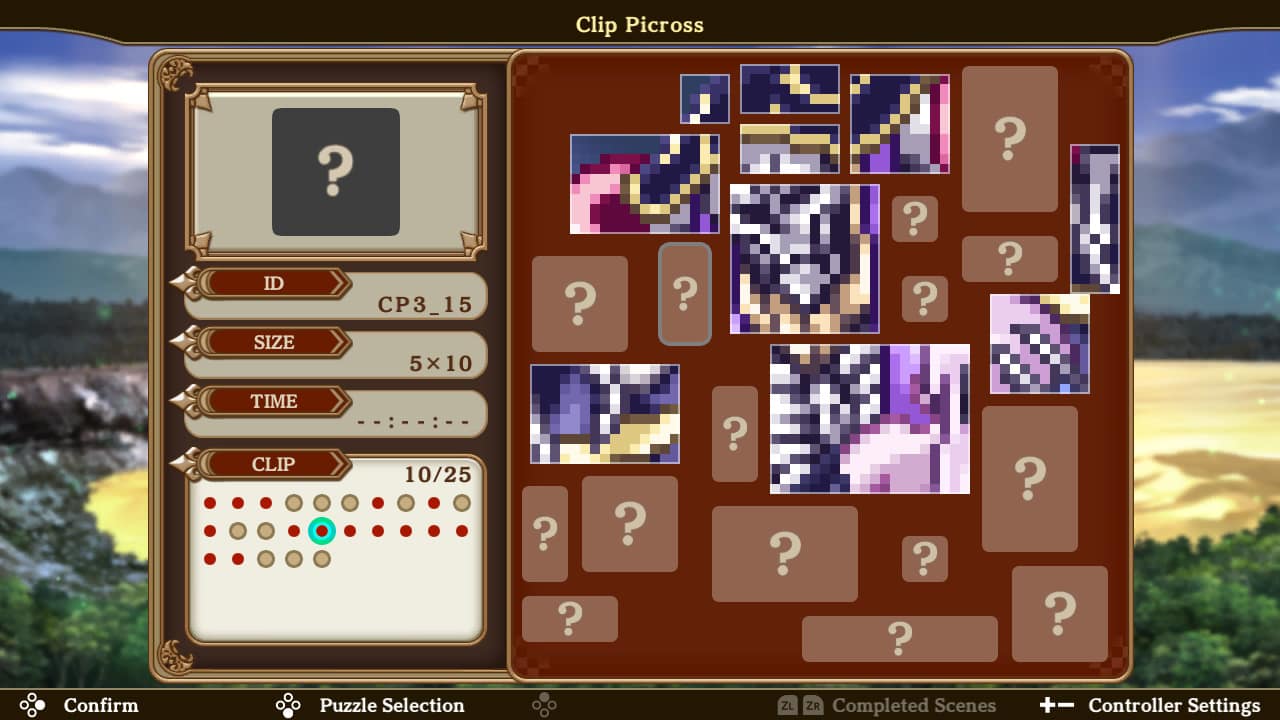The height and width of the screenshot is (720, 1280).
Task: Click the first red dot in the CLIP grid
Action: [208, 503]
